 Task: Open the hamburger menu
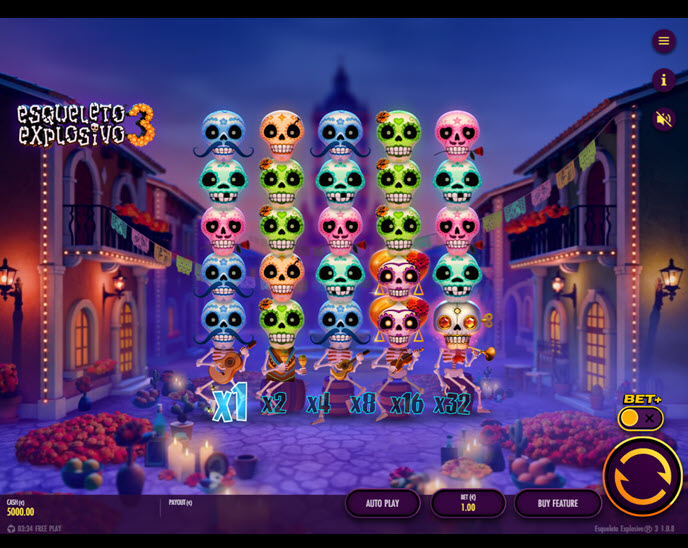(x=664, y=41)
